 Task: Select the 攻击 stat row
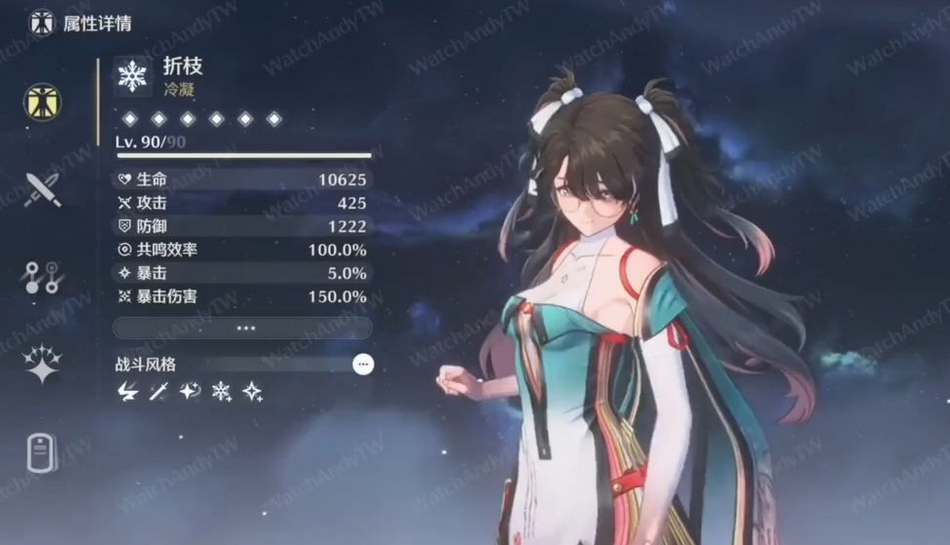243,203
